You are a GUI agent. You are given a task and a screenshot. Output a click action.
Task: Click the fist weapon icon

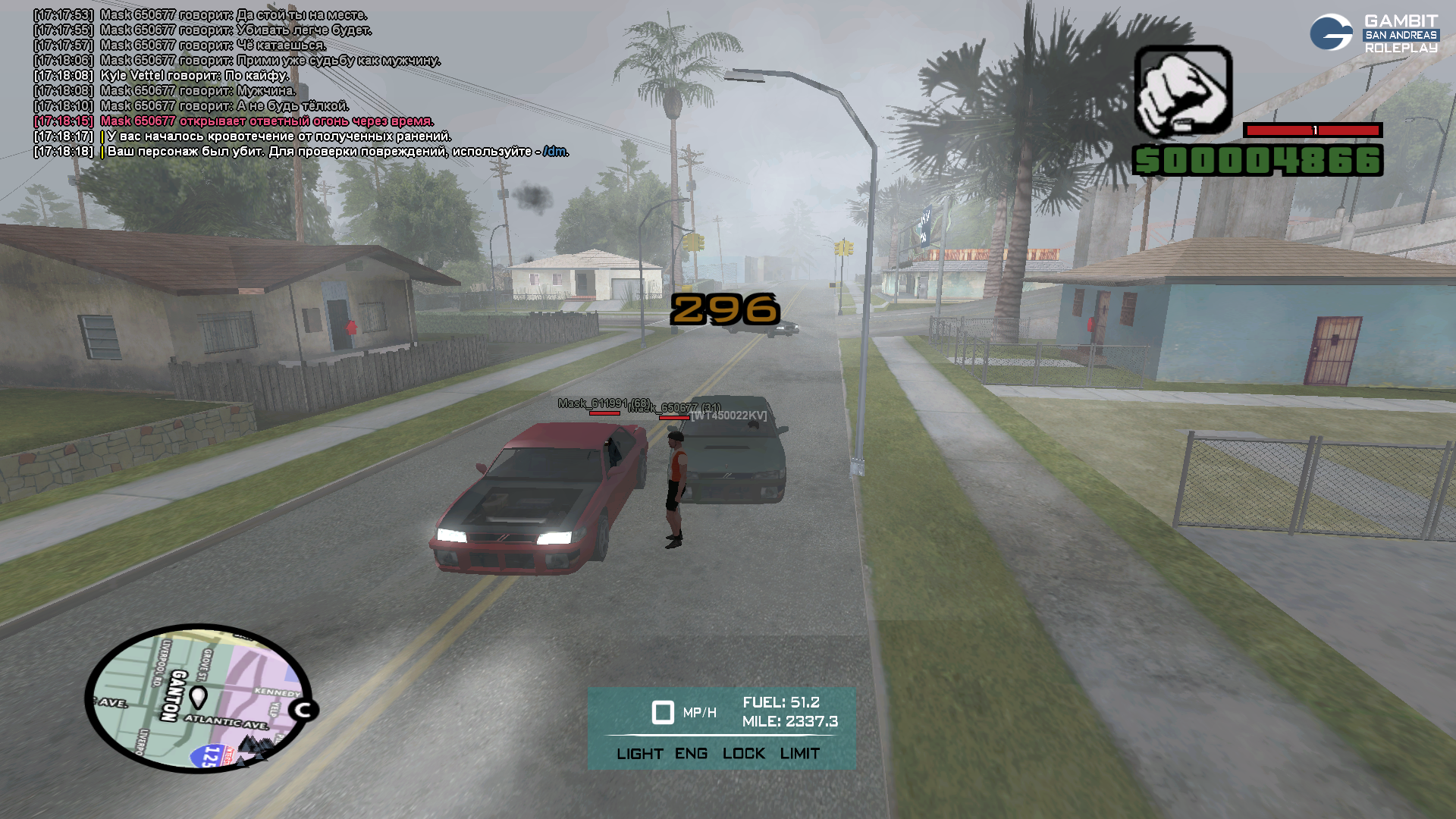(1183, 91)
